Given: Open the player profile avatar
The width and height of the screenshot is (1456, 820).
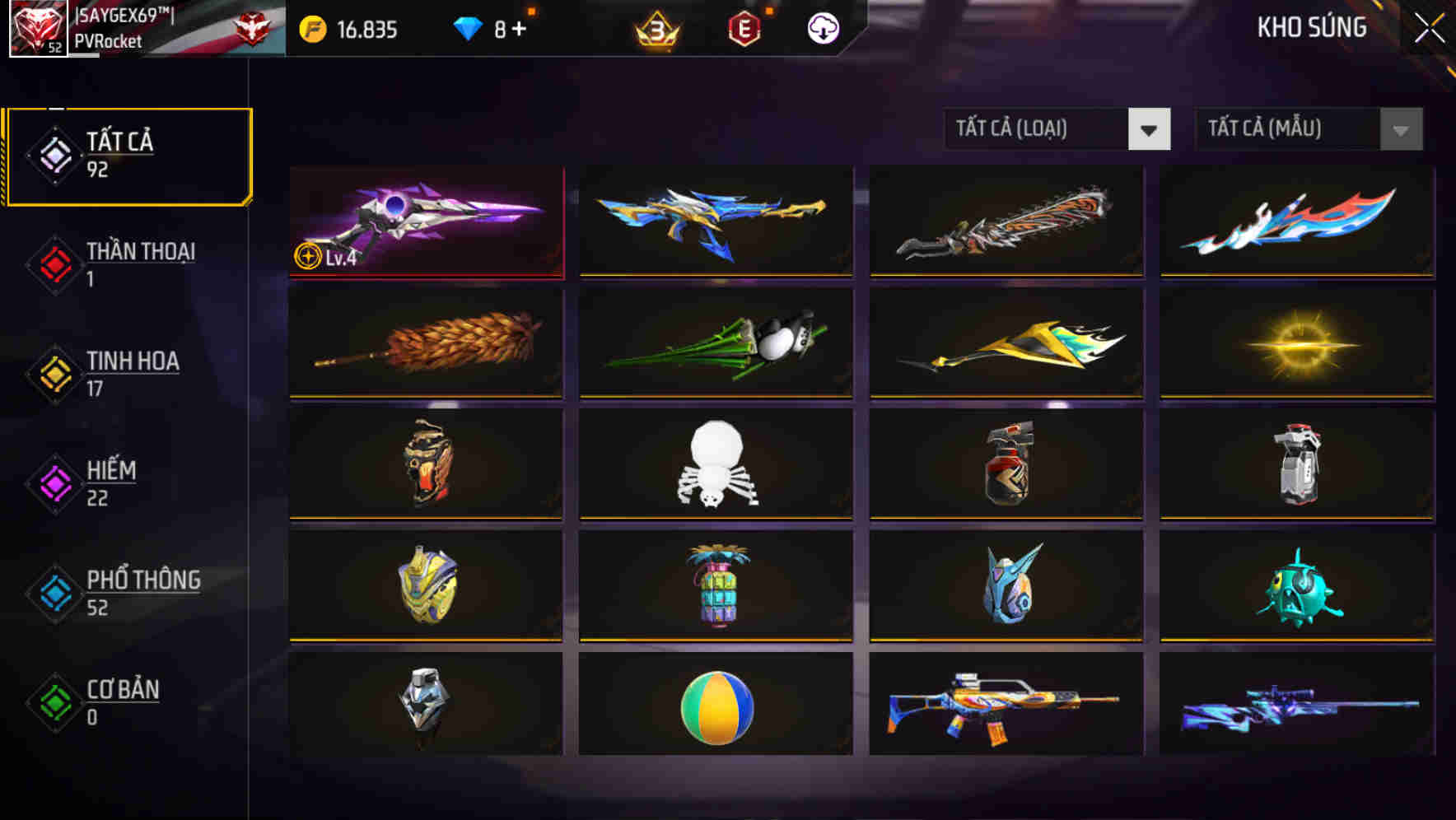Looking at the screenshot, I should tap(37, 29).
